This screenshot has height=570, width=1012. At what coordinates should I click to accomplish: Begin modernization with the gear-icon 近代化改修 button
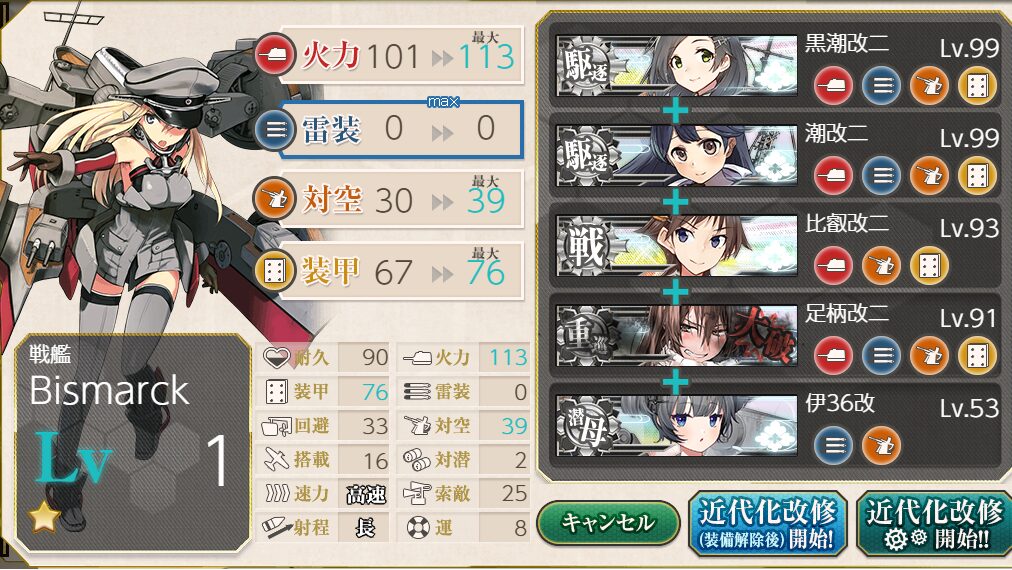tap(934, 524)
